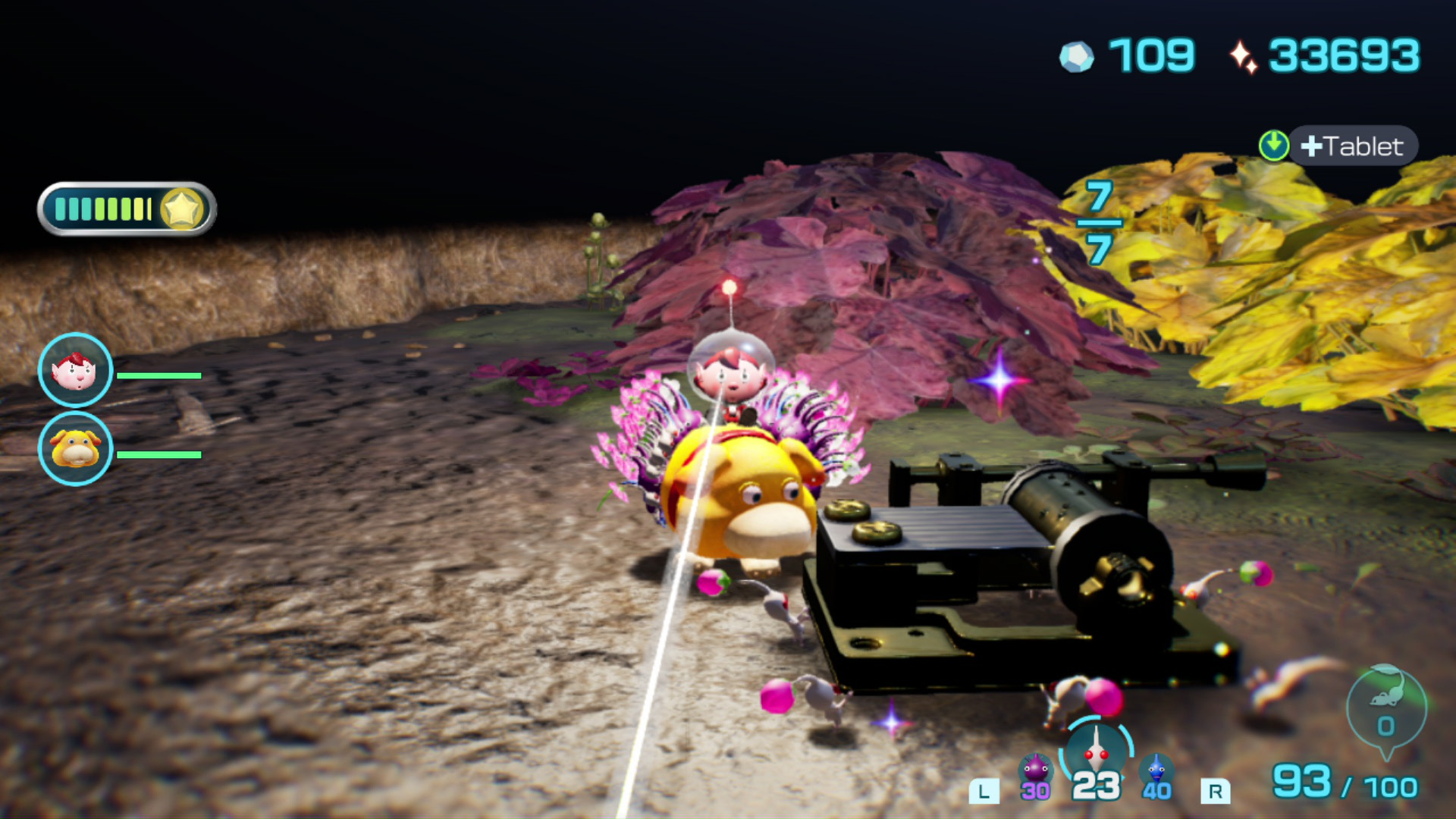Select the red-haired captain portrait
This screenshot has width=1456, height=819.
tap(75, 371)
